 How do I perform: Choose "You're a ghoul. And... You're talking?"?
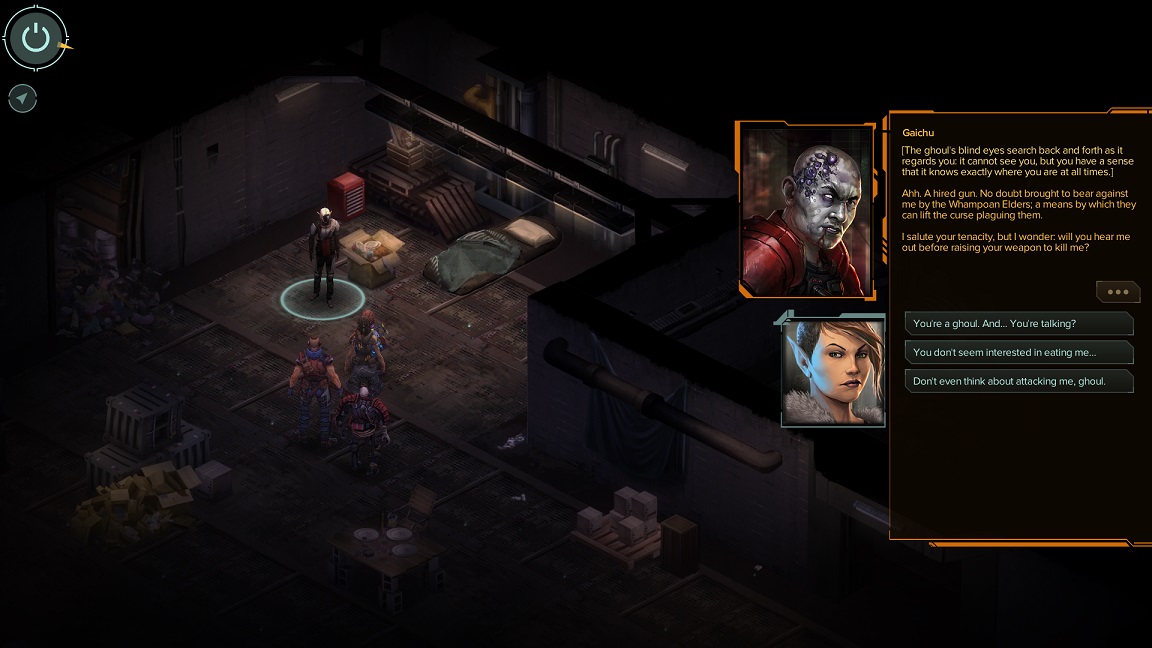coord(1018,324)
